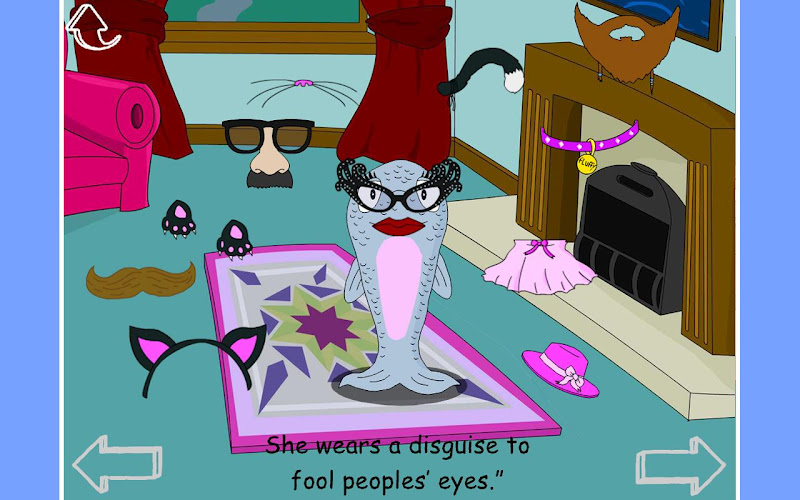Choose the brown handlebar mustache
Viewport: 800px width, 500px height.
[x=140, y=279]
